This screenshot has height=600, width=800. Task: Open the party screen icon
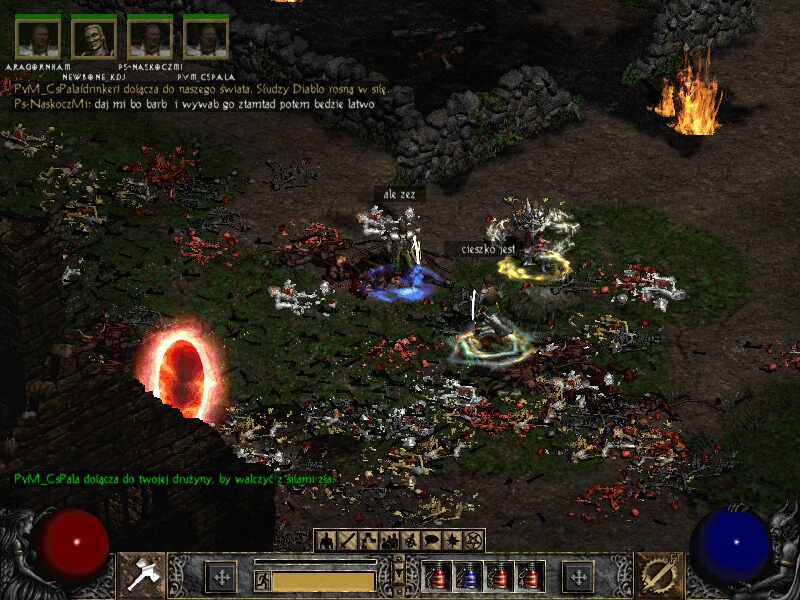point(389,541)
